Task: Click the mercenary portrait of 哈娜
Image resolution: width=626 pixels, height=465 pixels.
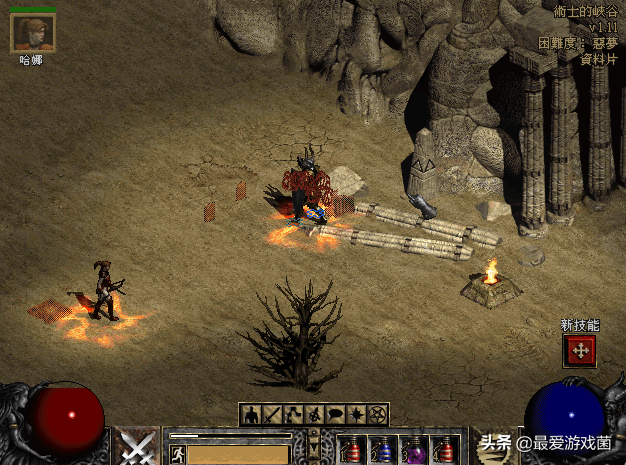Action: click(32, 33)
